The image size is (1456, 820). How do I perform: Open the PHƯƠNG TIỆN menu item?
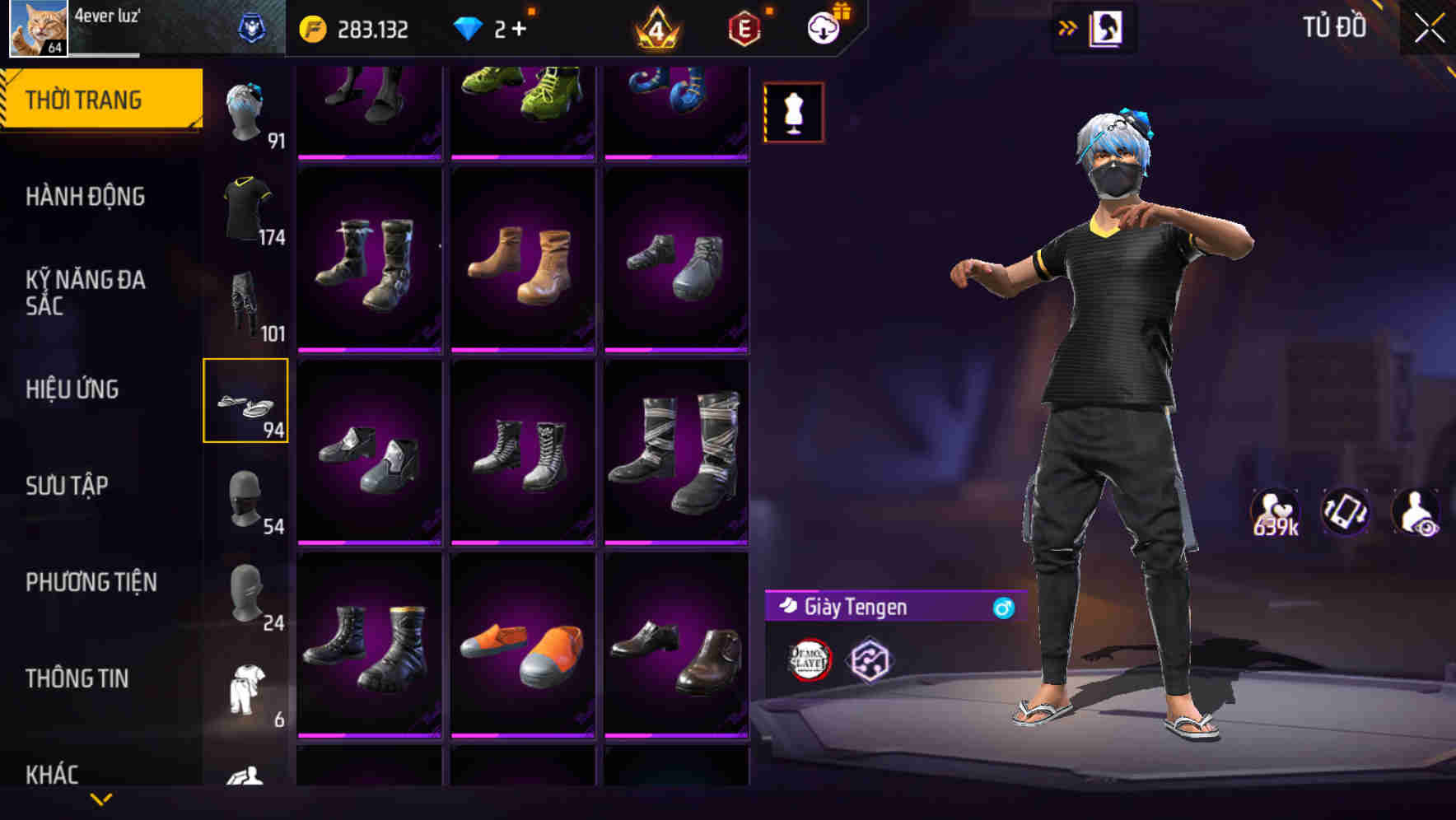[91, 582]
